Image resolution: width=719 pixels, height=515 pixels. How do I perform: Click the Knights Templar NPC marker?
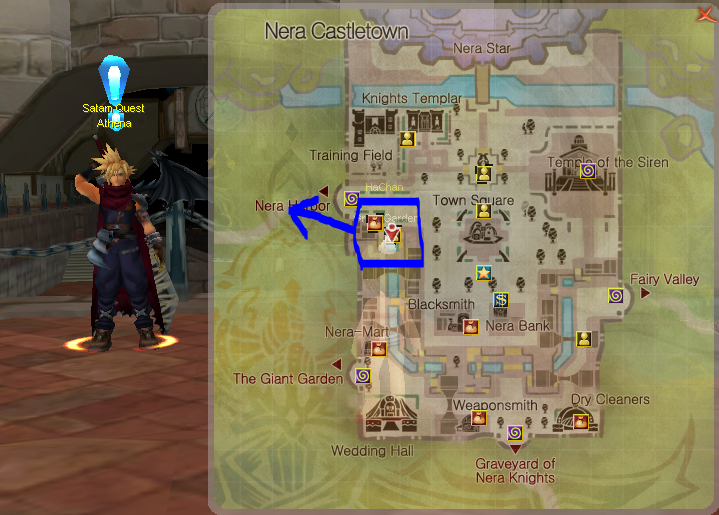(x=407, y=139)
